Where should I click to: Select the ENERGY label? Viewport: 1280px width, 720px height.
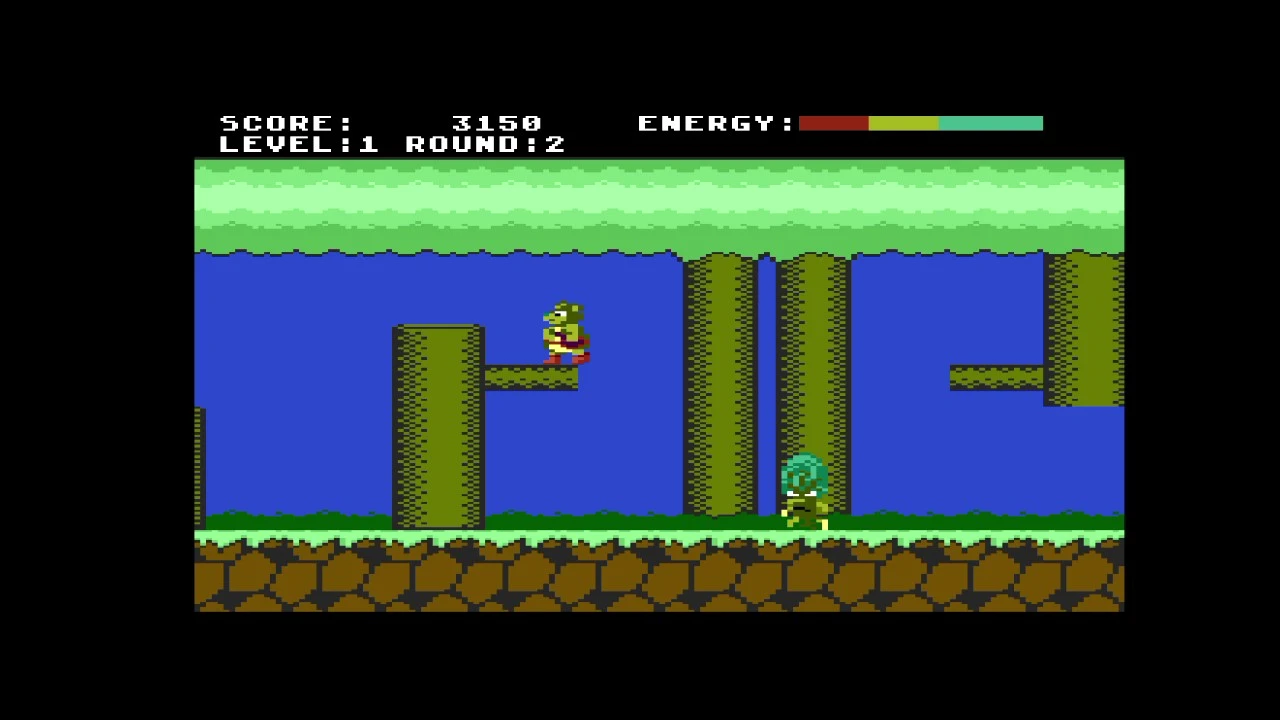pyautogui.click(x=712, y=123)
